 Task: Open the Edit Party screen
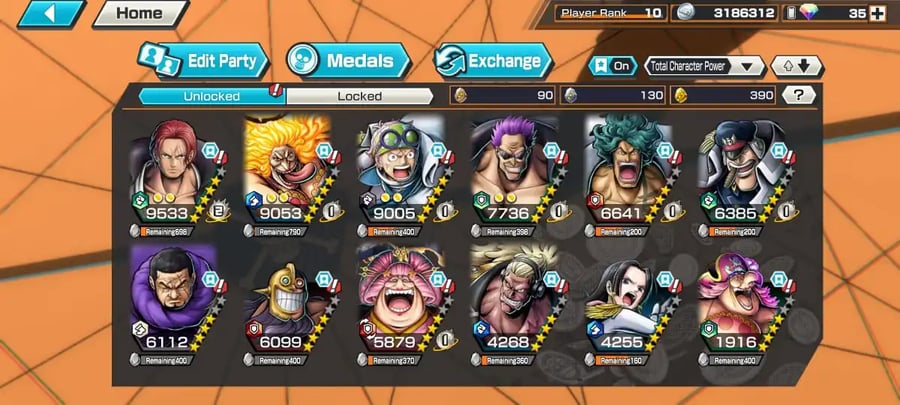(x=205, y=60)
